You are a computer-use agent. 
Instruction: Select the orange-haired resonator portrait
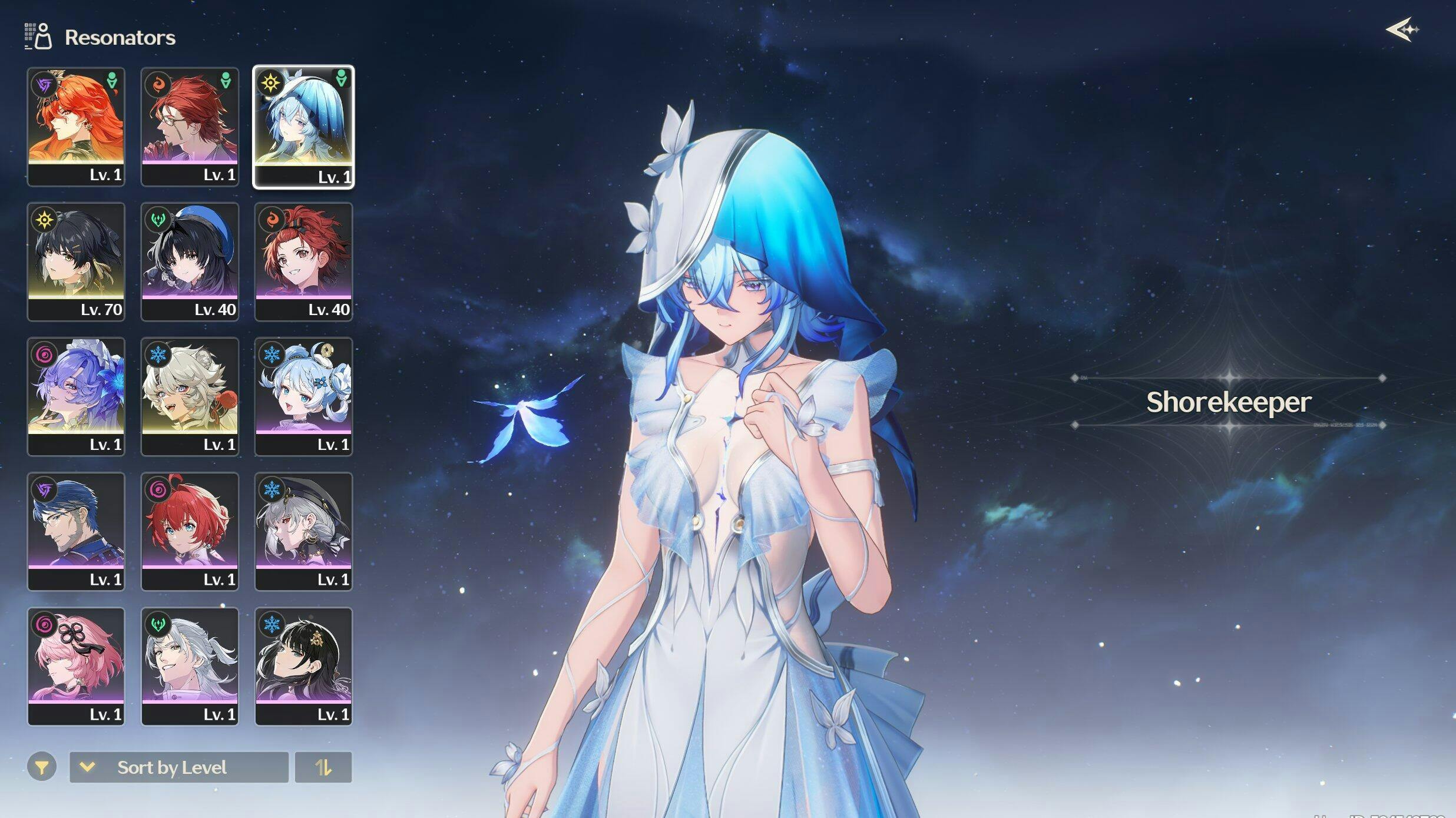coord(76,126)
